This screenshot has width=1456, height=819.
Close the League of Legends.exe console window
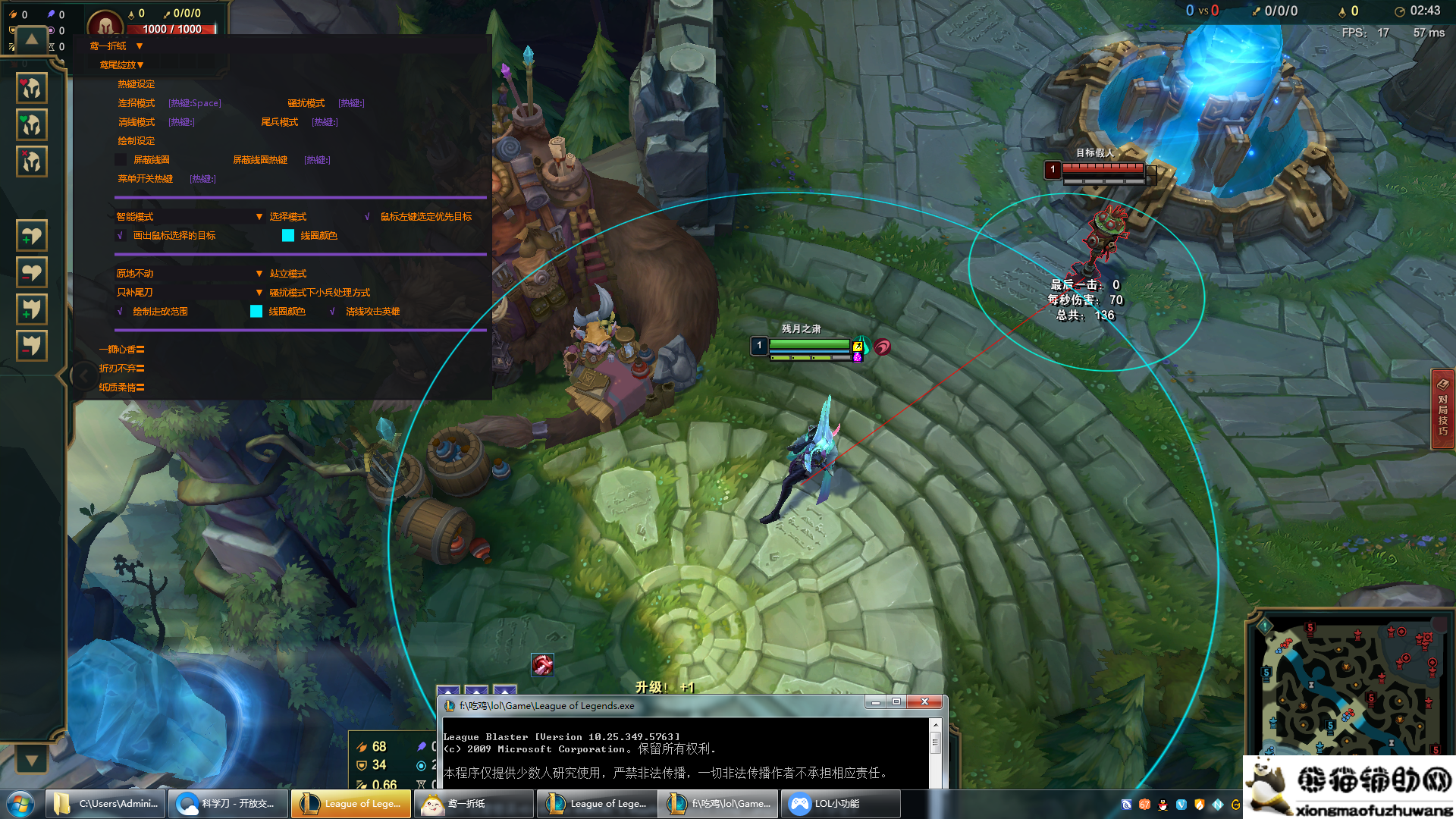point(924,702)
